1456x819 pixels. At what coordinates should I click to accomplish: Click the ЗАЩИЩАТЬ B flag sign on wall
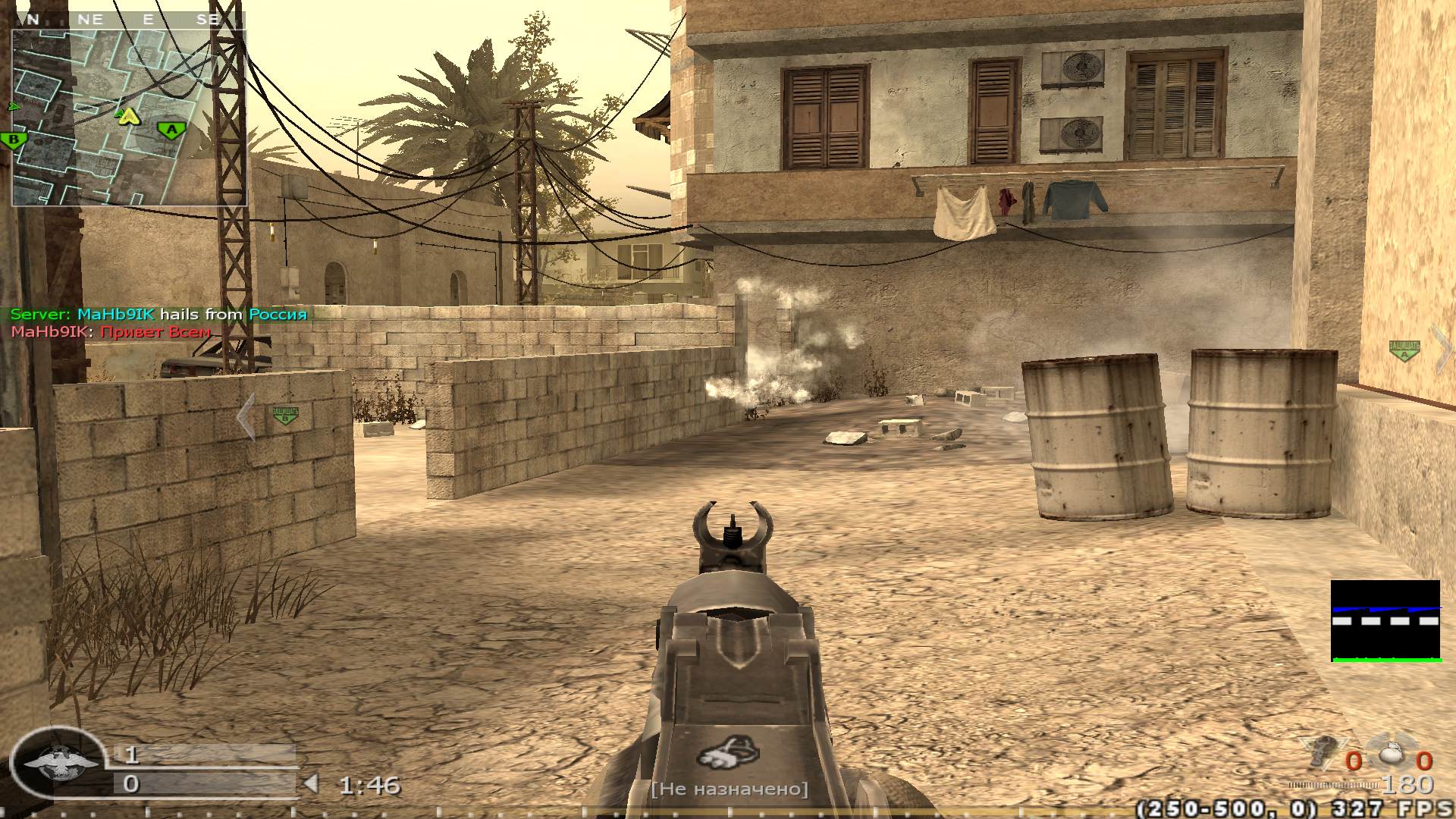(286, 414)
